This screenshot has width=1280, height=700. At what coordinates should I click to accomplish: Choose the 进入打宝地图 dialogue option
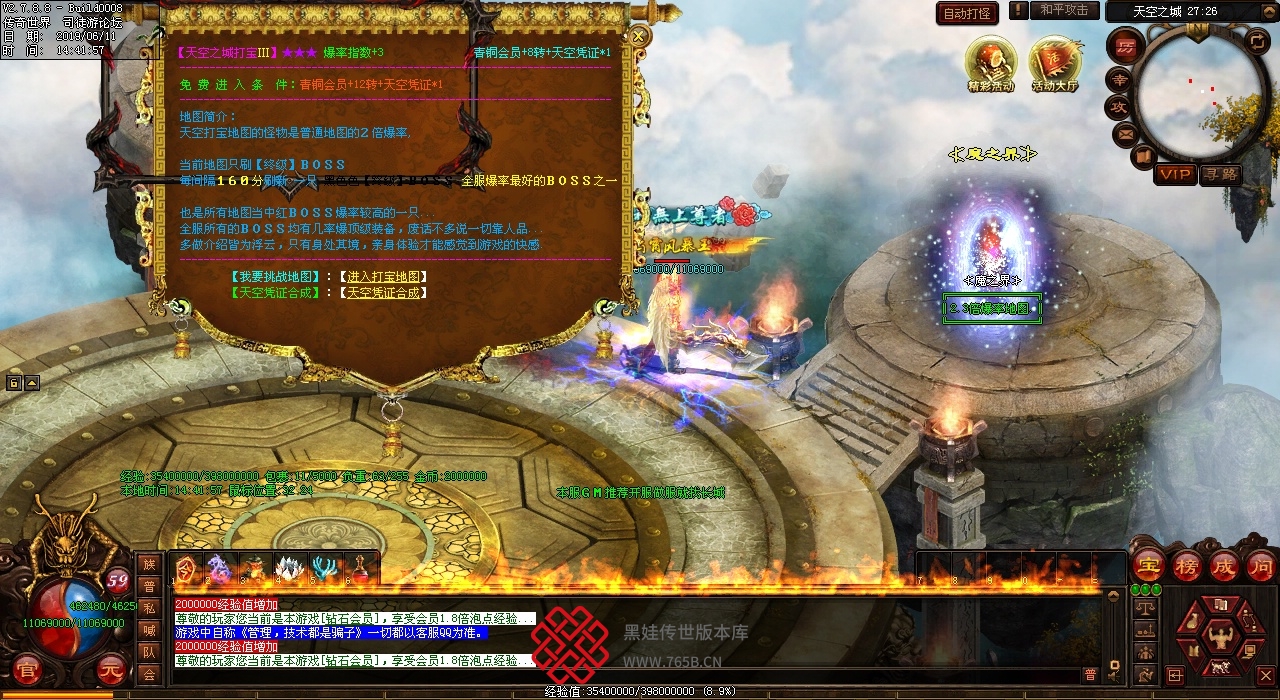pyautogui.click(x=383, y=277)
